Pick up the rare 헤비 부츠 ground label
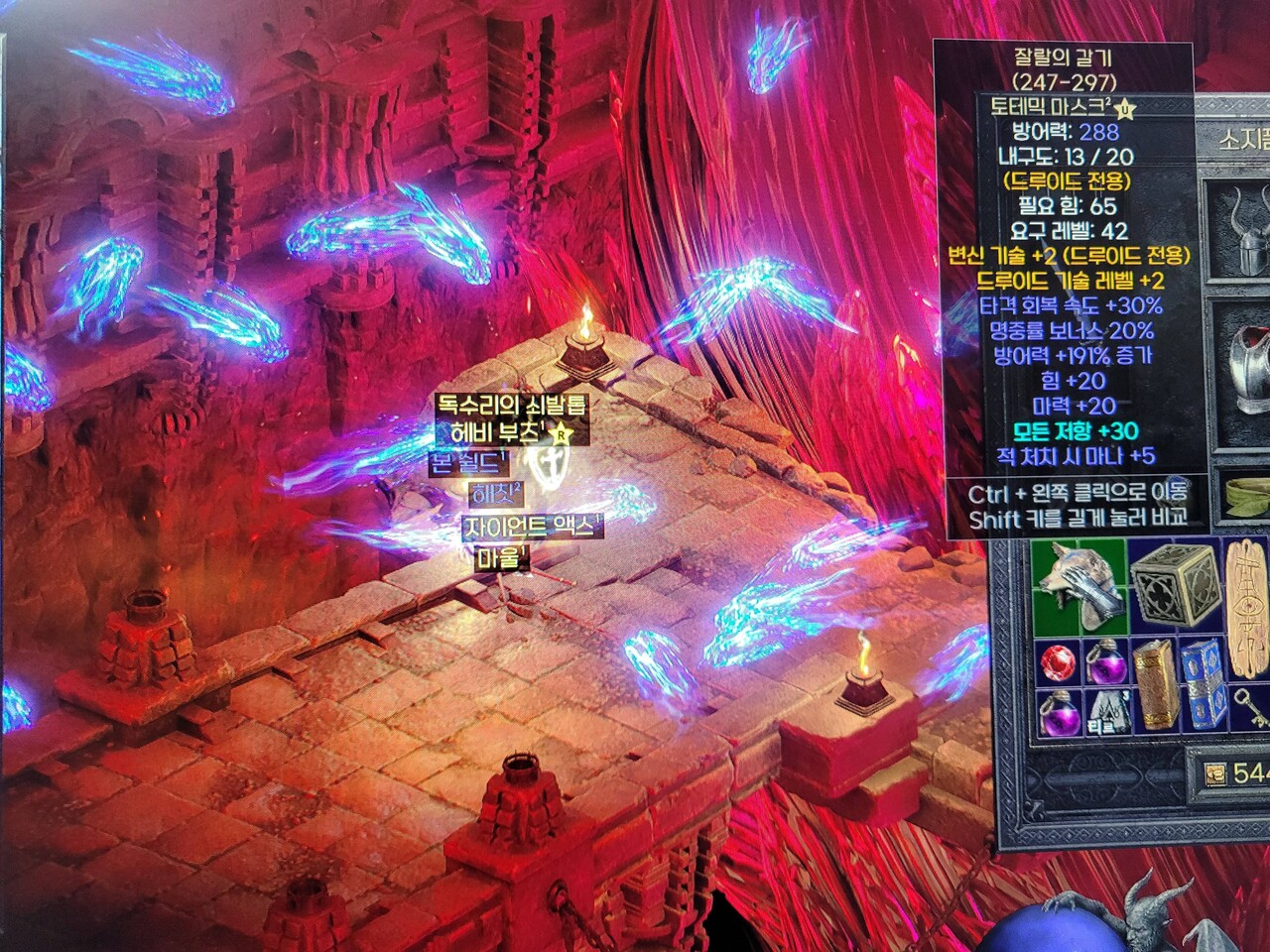The height and width of the screenshot is (952, 1270). pos(494,433)
